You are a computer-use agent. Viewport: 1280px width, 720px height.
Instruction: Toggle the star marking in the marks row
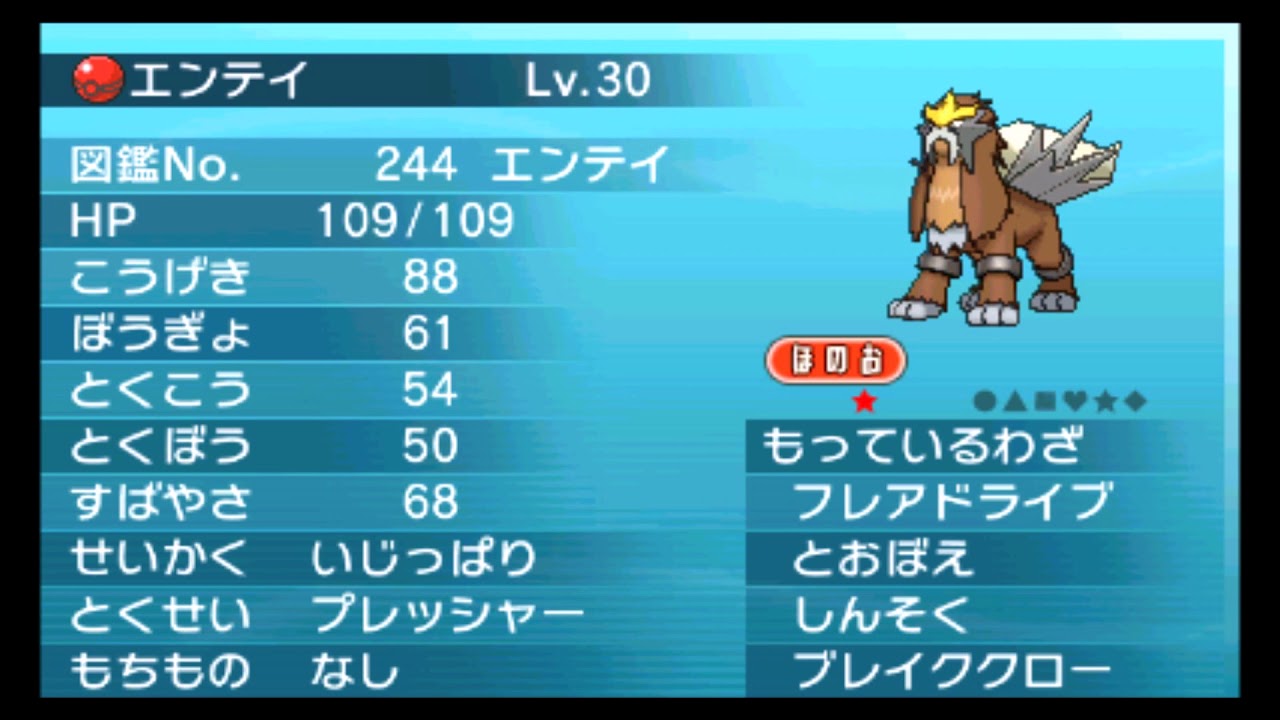pyautogui.click(x=1105, y=401)
